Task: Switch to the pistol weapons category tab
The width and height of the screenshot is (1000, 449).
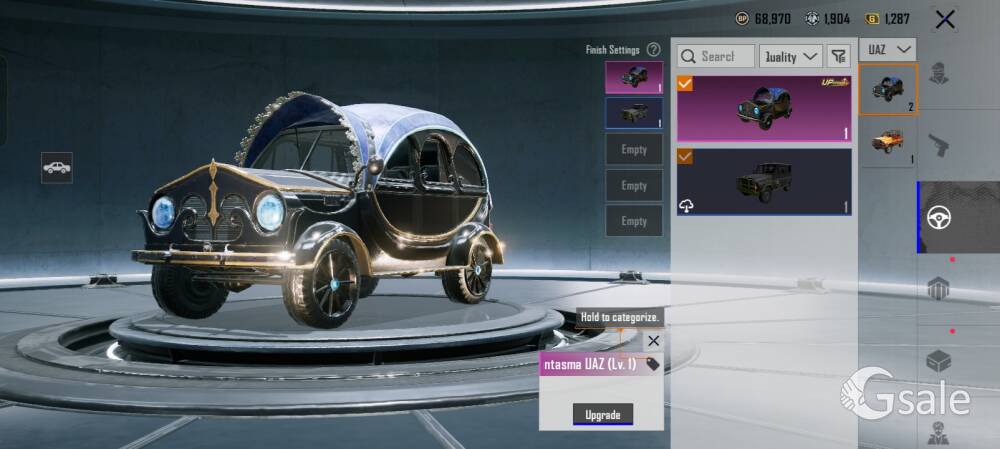Action: (x=938, y=145)
